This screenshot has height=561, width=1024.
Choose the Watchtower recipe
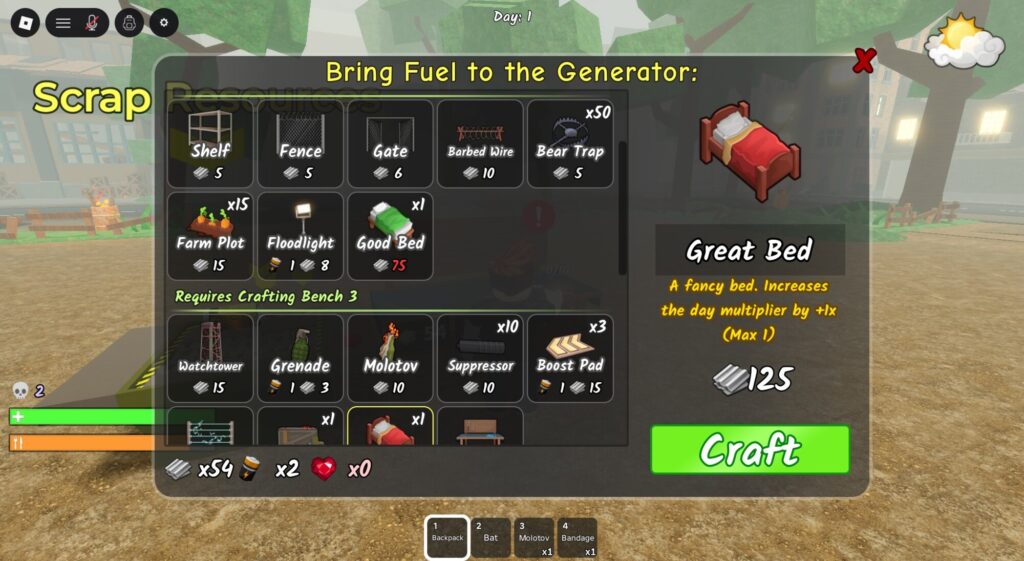point(210,358)
